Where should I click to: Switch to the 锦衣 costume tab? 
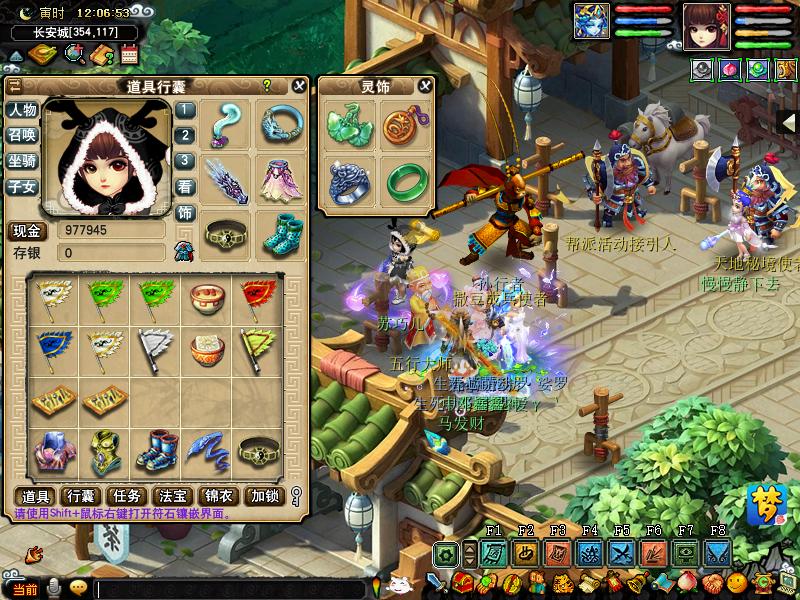click(x=218, y=496)
